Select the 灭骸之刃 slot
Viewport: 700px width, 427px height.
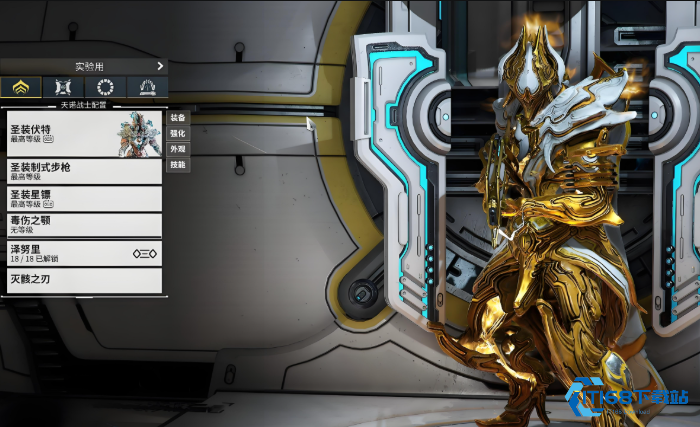[x=82, y=280]
